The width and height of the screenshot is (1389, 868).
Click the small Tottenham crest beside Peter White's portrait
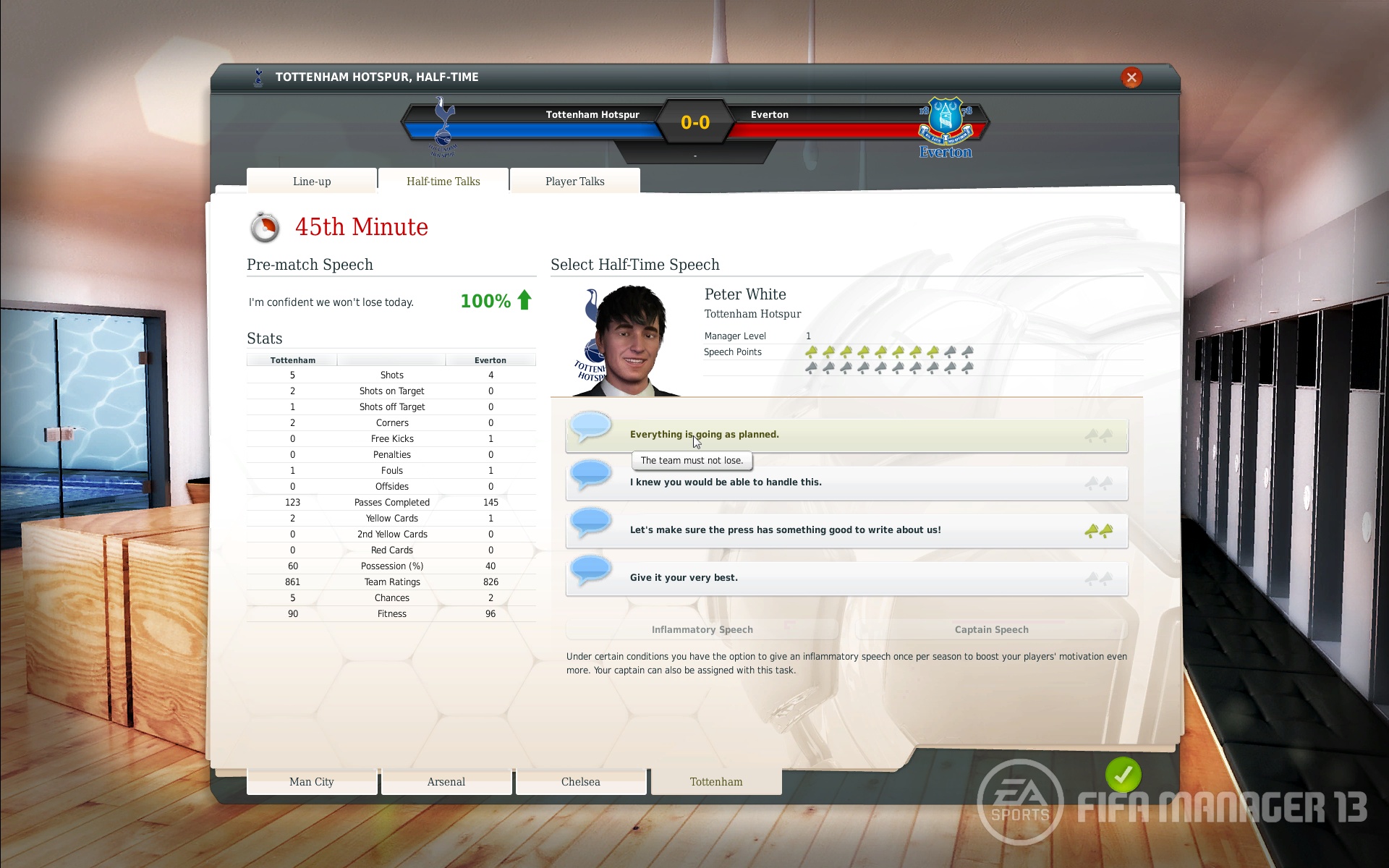[591, 351]
